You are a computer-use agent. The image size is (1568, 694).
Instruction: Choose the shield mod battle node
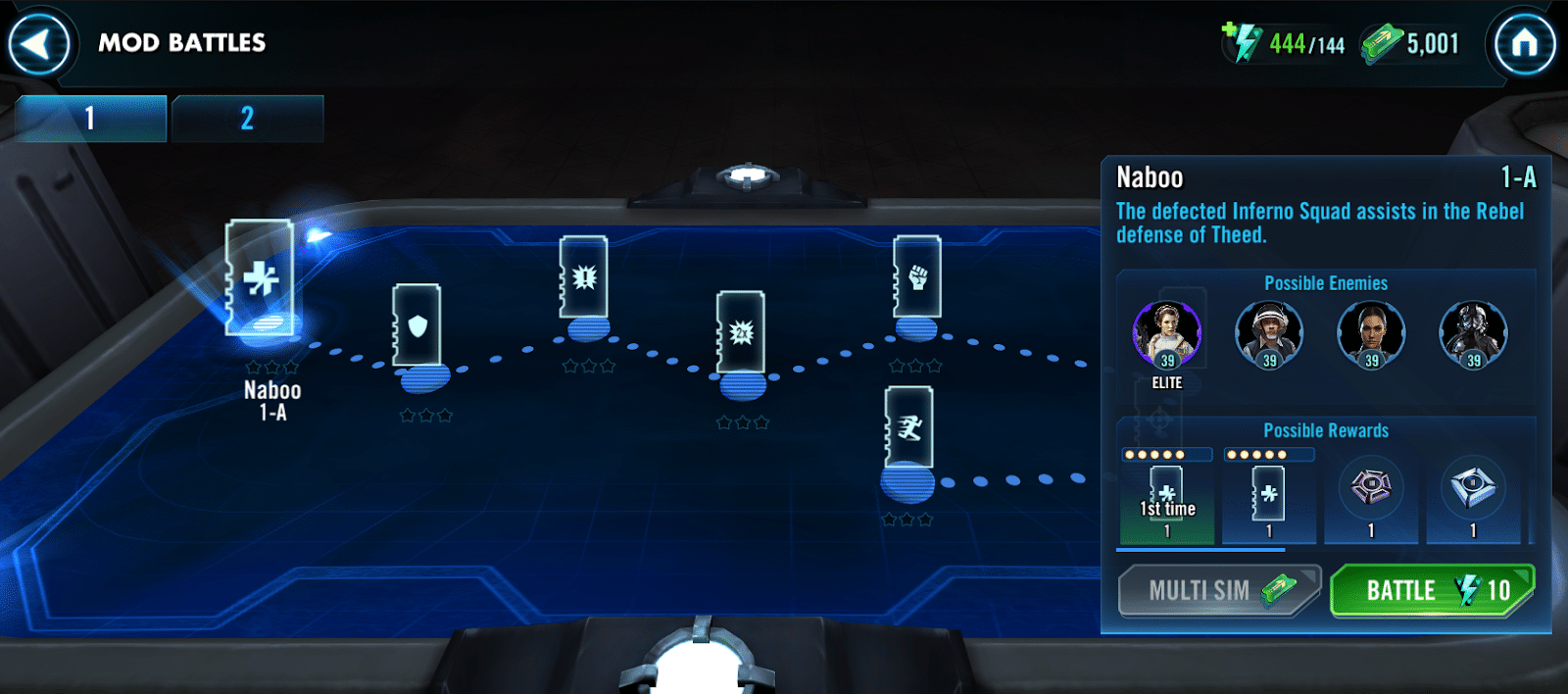click(x=417, y=327)
